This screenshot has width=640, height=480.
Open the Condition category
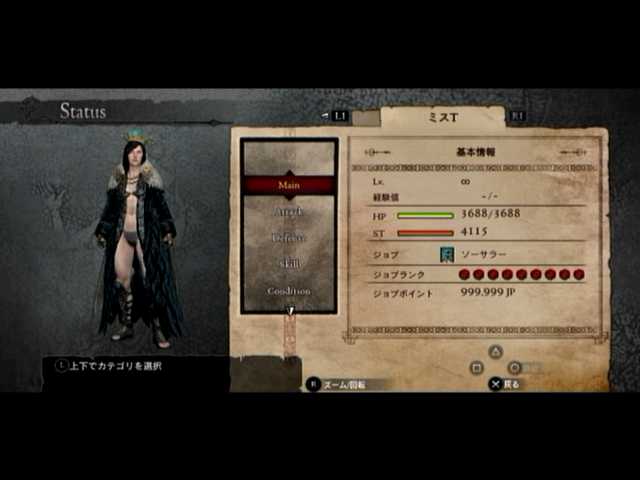point(289,290)
